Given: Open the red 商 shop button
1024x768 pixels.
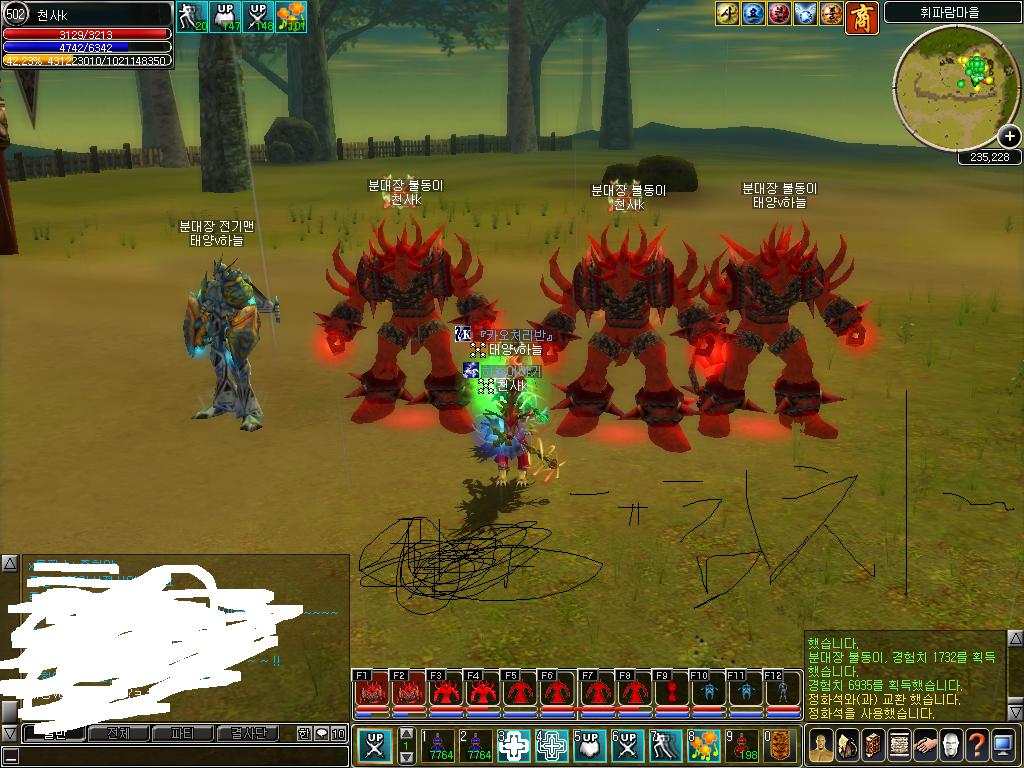Looking at the screenshot, I should 862,15.
